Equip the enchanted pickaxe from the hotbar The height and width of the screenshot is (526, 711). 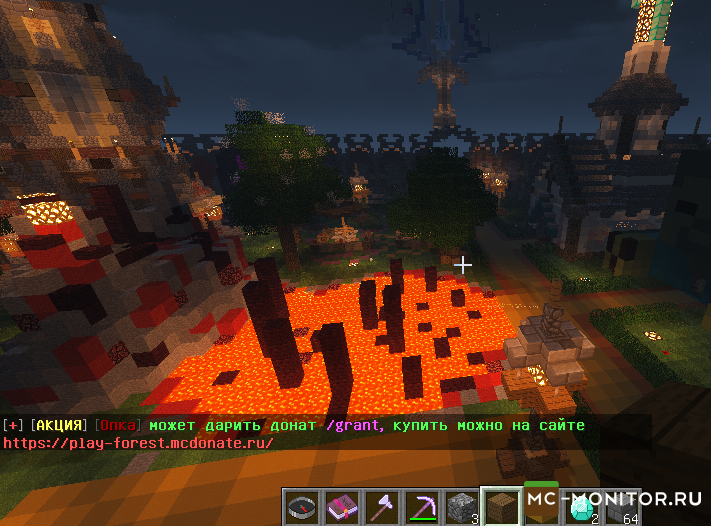(x=421, y=508)
